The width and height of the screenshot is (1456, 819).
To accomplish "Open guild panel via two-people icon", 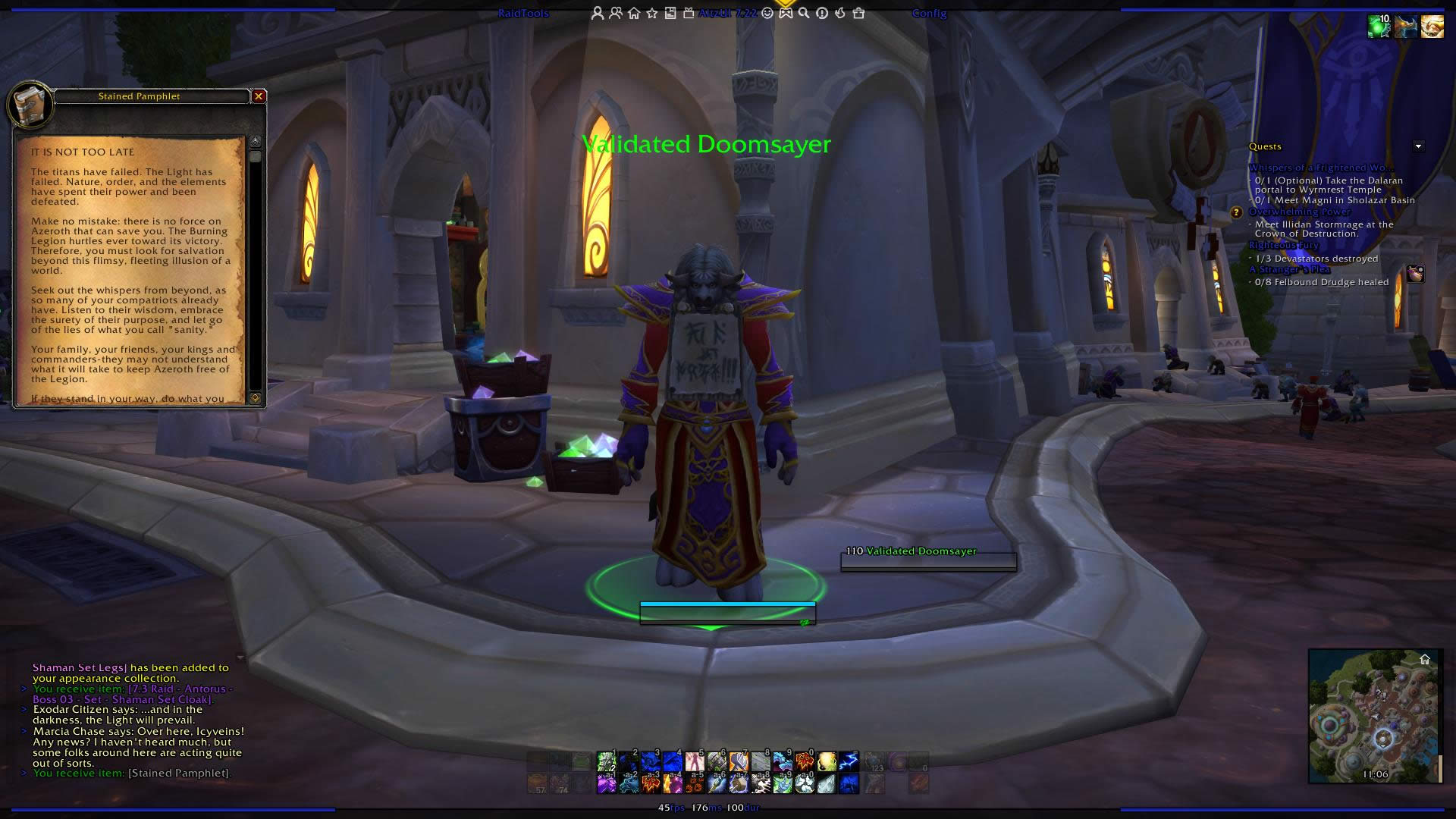I will pos(617,13).
